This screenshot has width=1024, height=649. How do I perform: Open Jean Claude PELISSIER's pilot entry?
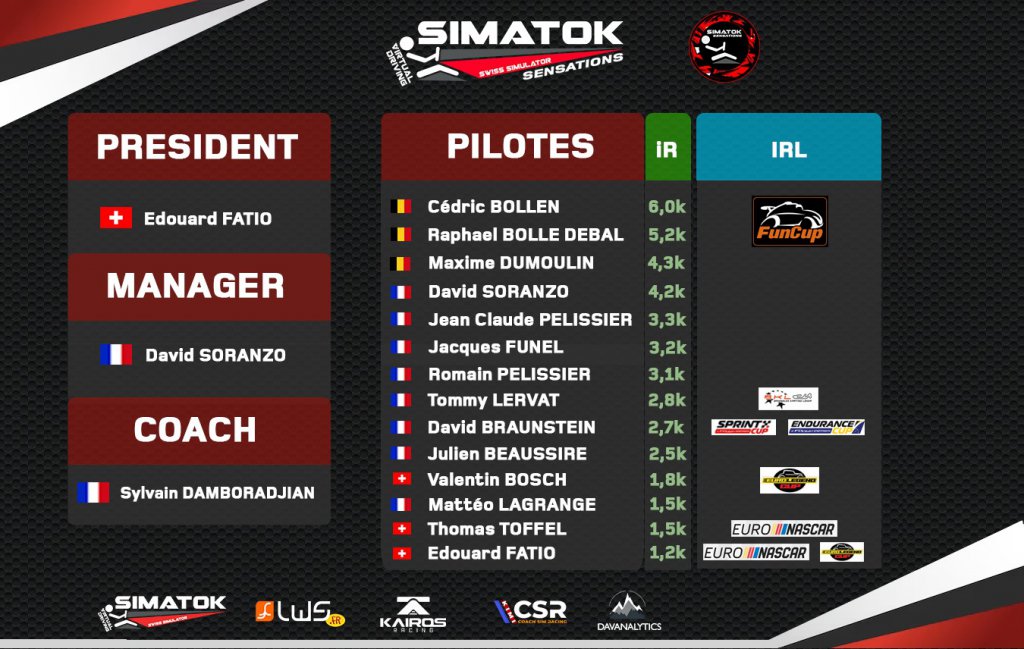(x=529, y=320)
